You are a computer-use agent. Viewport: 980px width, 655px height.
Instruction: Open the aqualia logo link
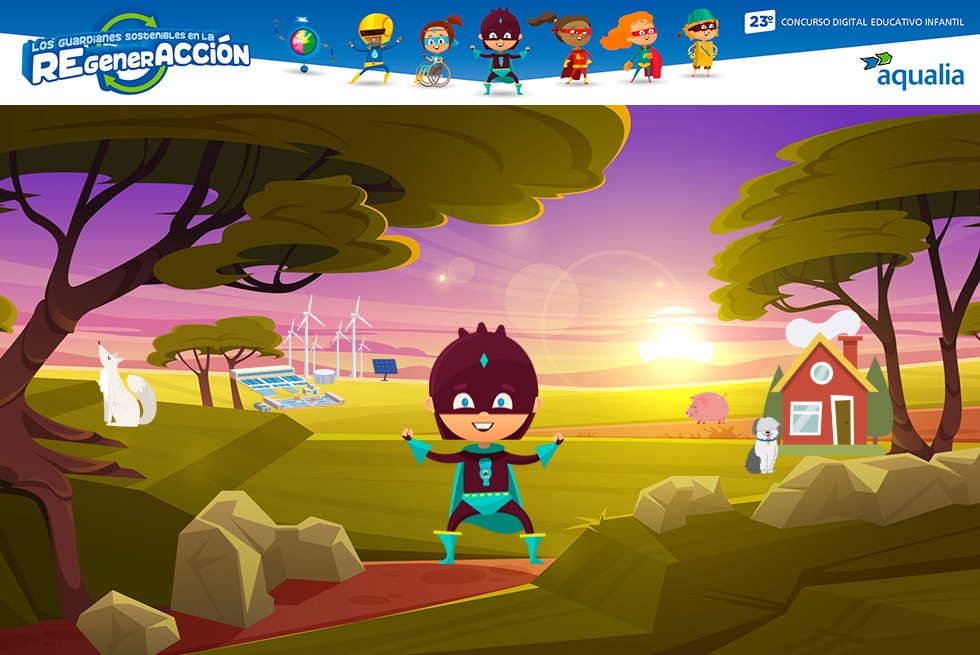912,70
